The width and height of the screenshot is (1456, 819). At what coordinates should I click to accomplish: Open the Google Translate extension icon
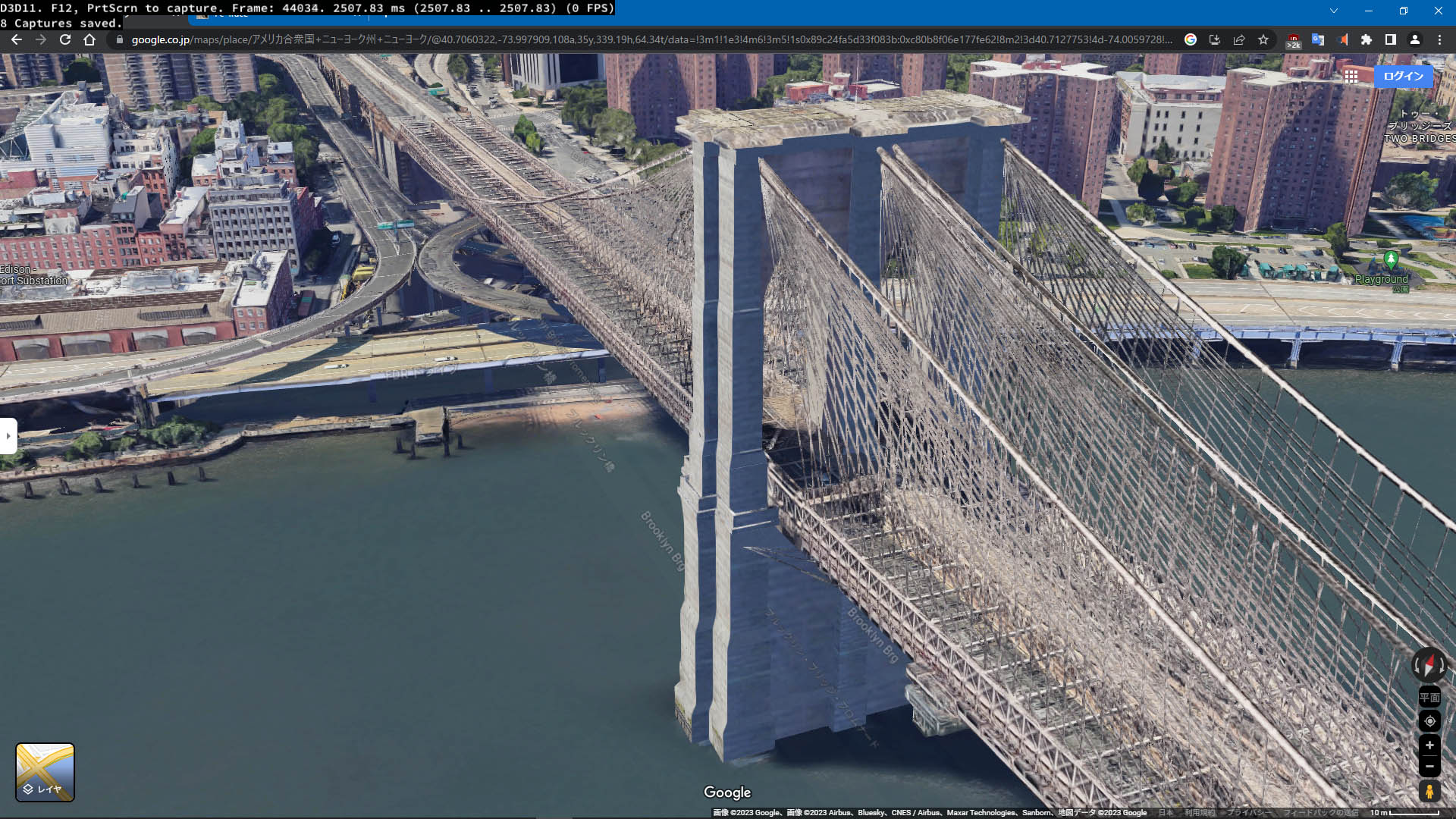pyautogui.click(x=1316, y=40)
